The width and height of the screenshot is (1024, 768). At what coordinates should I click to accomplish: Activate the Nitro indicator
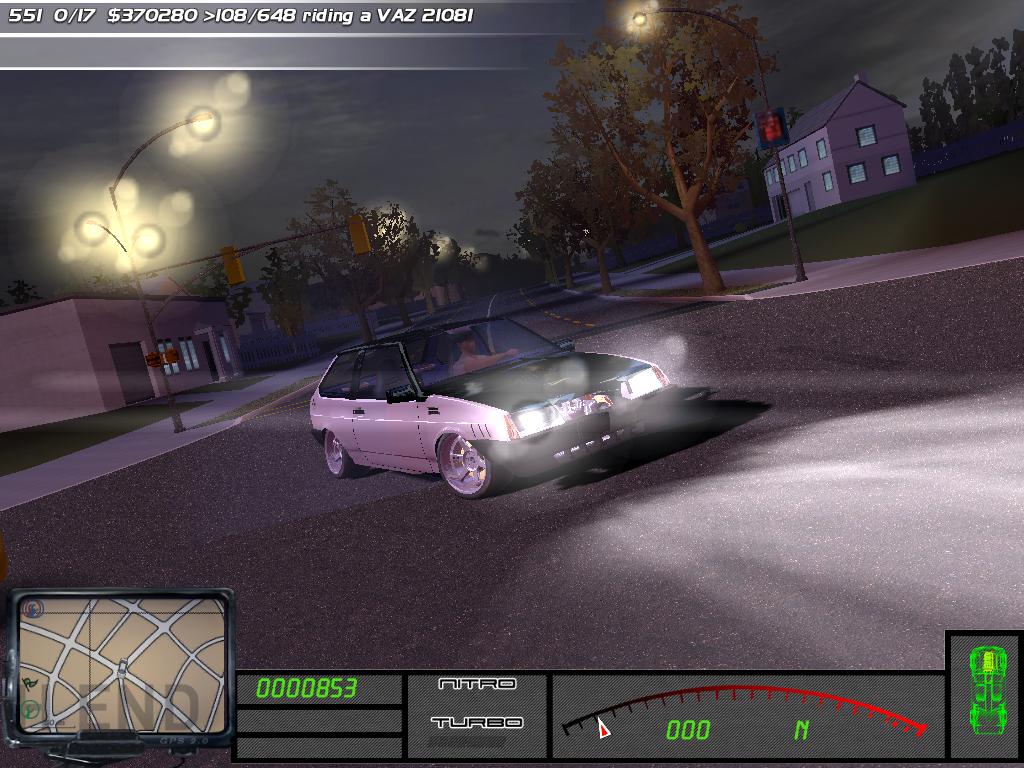(x=477, y=684)
